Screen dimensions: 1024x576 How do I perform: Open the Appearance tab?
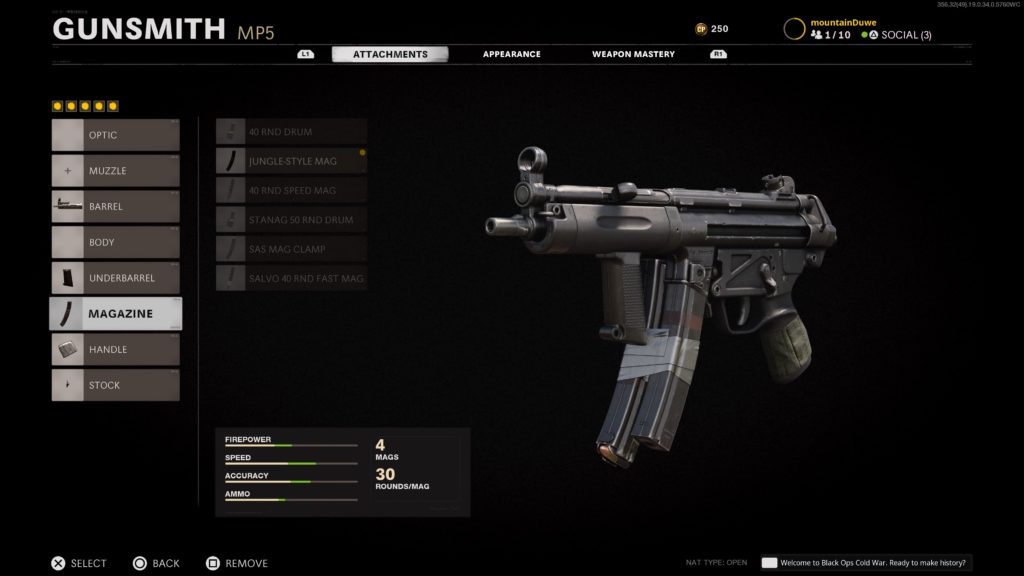point(511,54)
